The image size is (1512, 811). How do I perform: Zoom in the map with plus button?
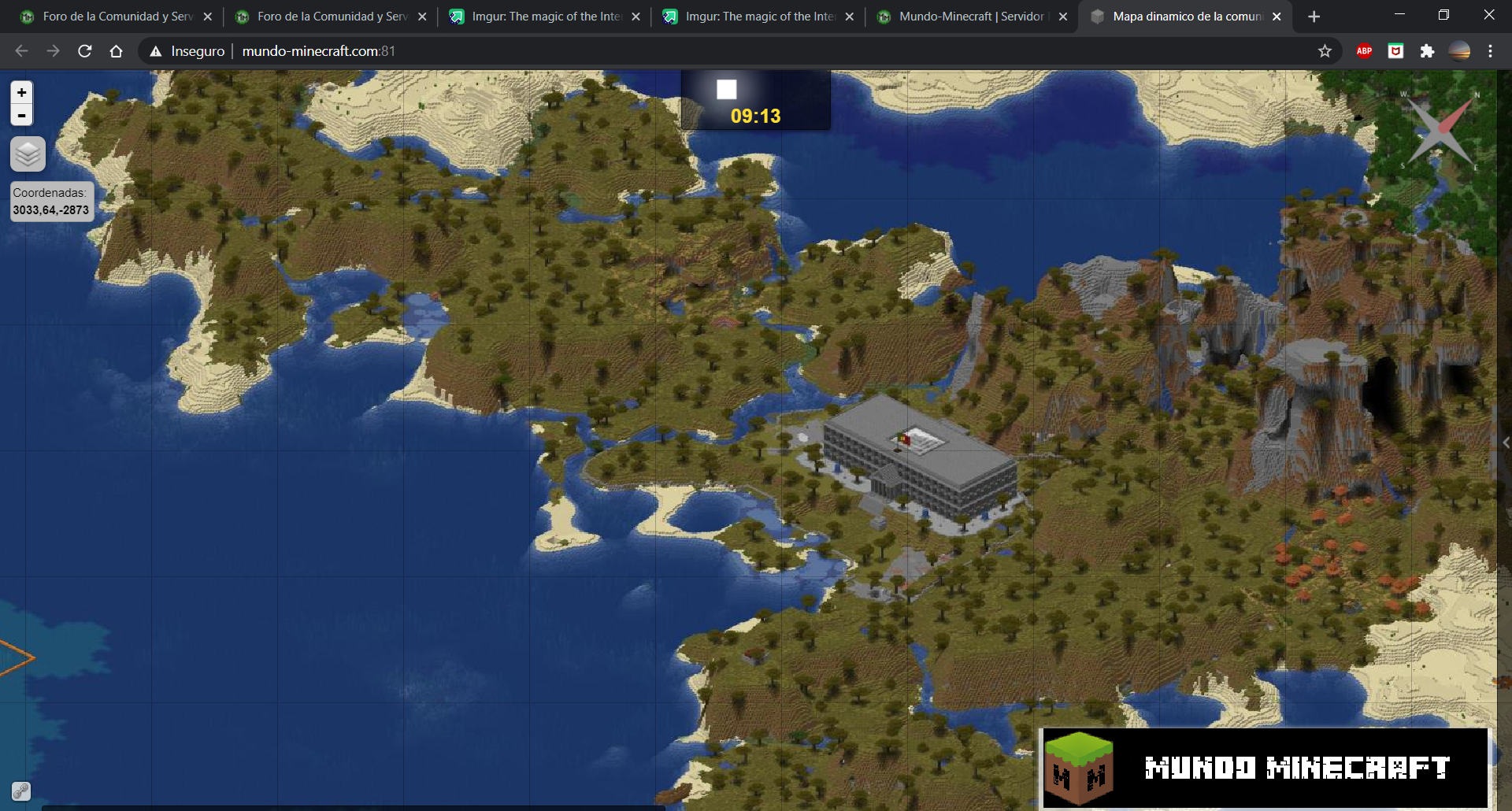22,92
